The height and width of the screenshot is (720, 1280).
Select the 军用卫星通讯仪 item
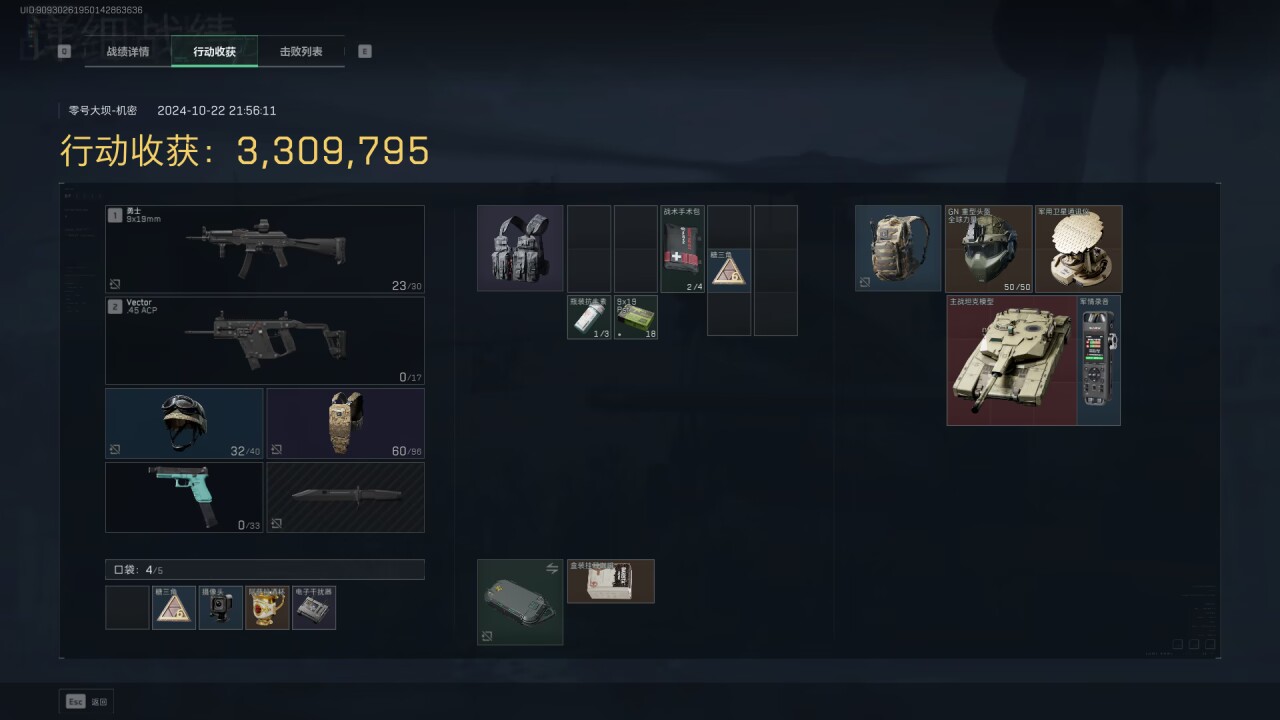pos(1078,249)
